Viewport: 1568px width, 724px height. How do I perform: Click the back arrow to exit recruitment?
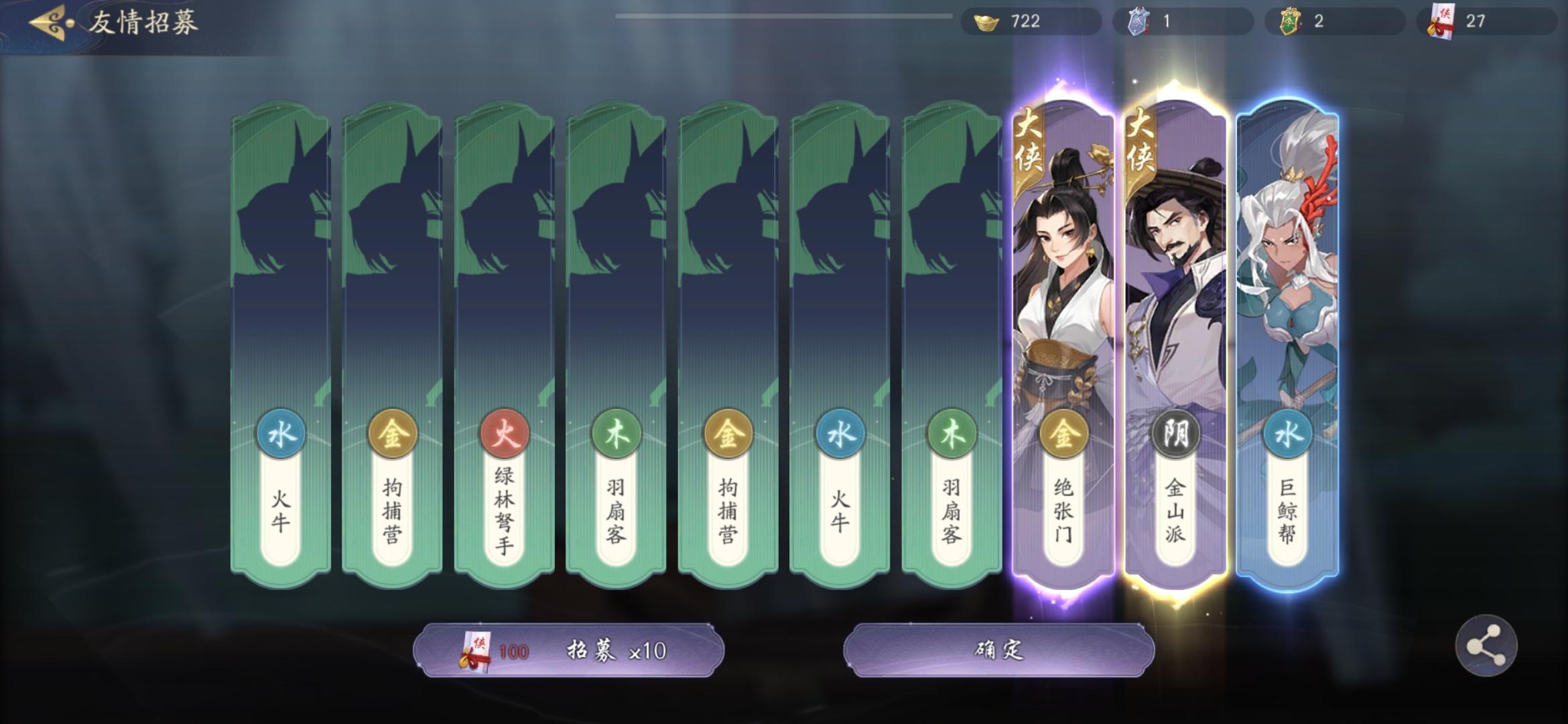click(x=46, y=23)
